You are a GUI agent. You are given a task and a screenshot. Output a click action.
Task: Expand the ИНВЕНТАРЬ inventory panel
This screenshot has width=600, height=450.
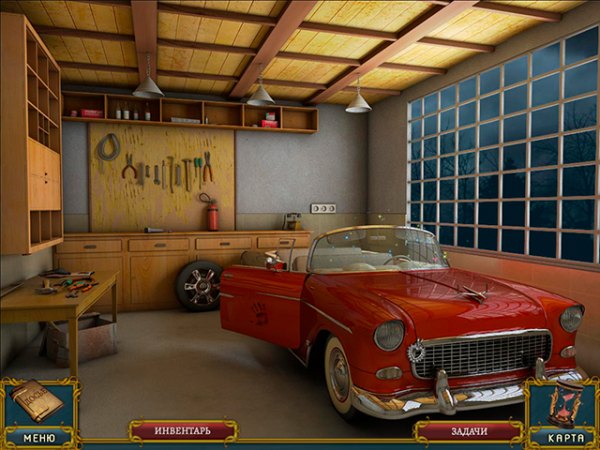point(183,431)
